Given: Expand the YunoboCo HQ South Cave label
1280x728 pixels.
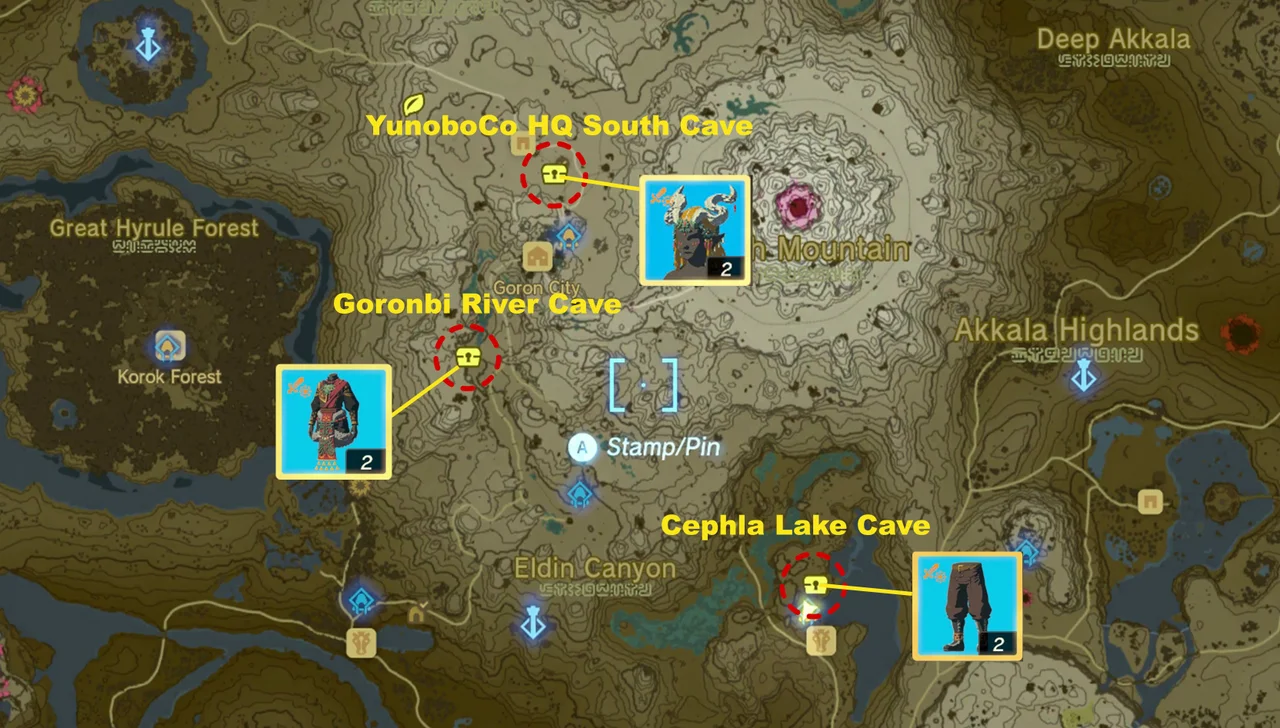Looking at the screenshot, I should coord(560,126).
